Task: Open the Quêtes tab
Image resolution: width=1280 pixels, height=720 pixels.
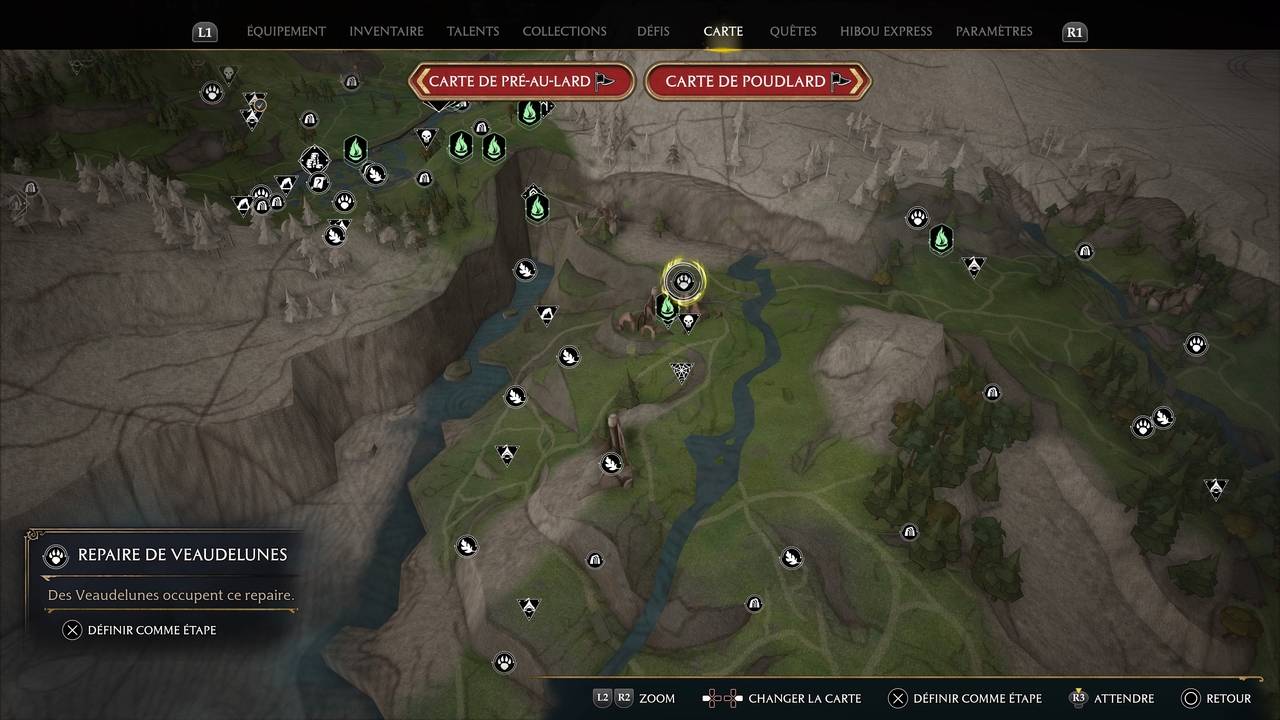Action: [x=793, y=31]
